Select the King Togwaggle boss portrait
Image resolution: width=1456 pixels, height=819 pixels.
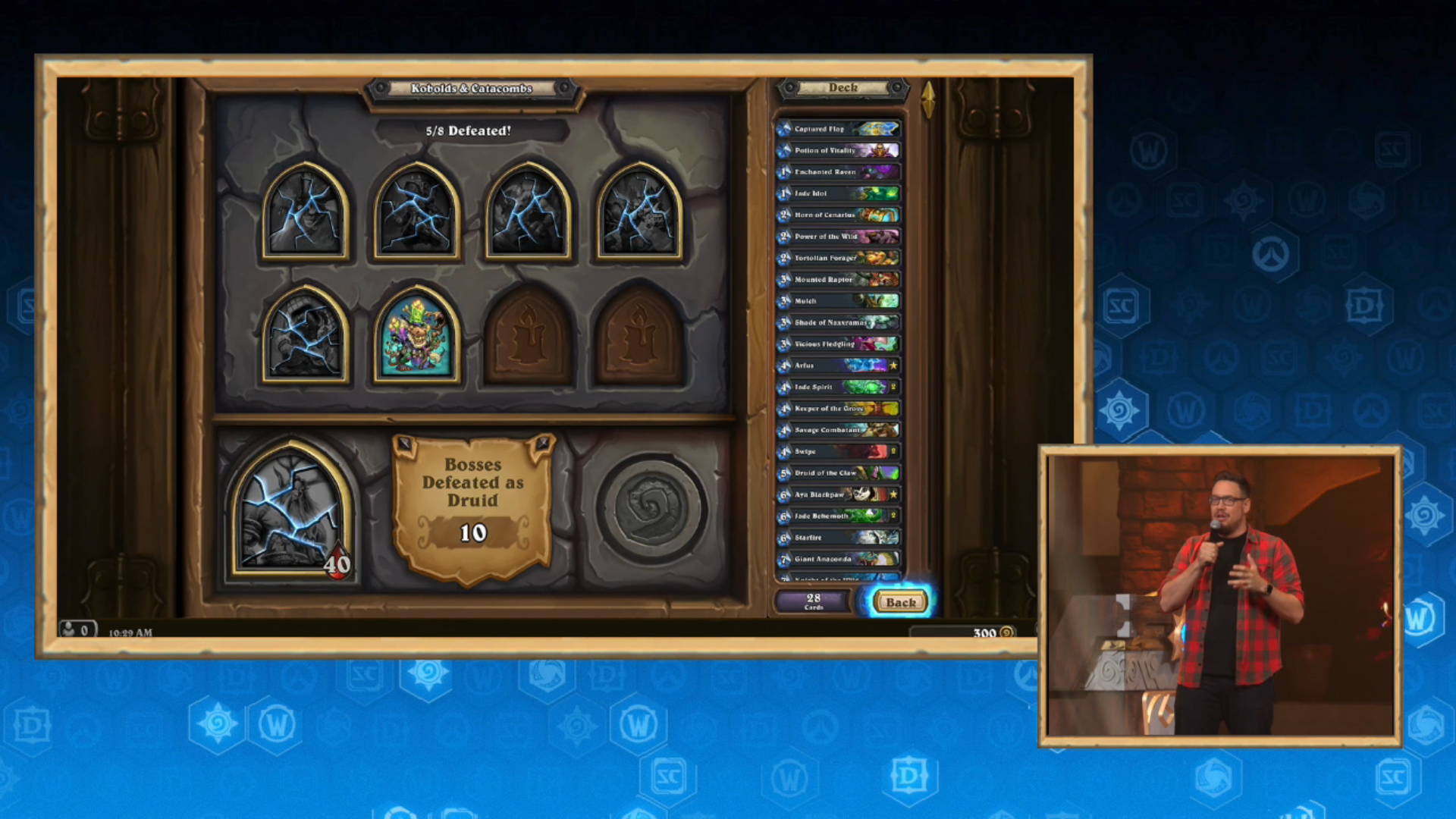coord(416,334)
